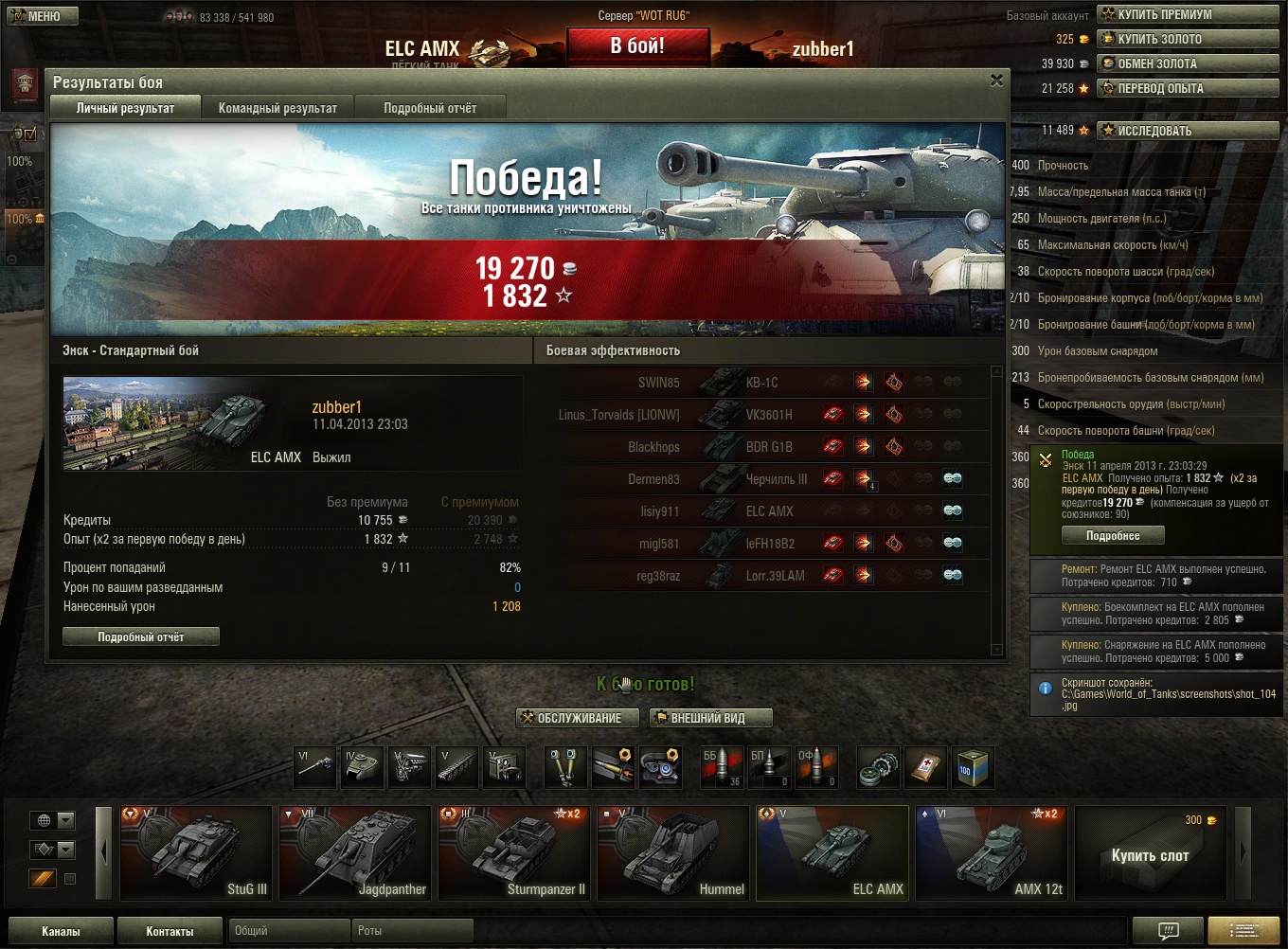The width and height of the screenshot is (1288, 949).
Task: Select the AMX 12t tank
Action: click(x=992, y=851)
